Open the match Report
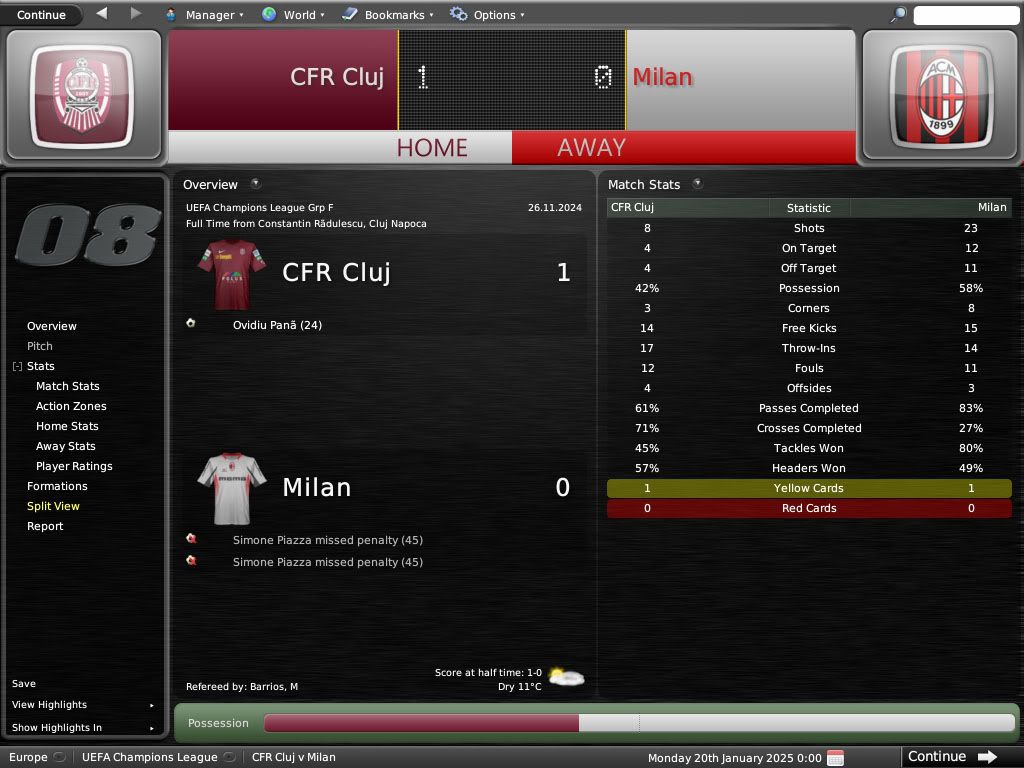The image size is (1024, 768). pyautogui.click(x=45, y=526)
